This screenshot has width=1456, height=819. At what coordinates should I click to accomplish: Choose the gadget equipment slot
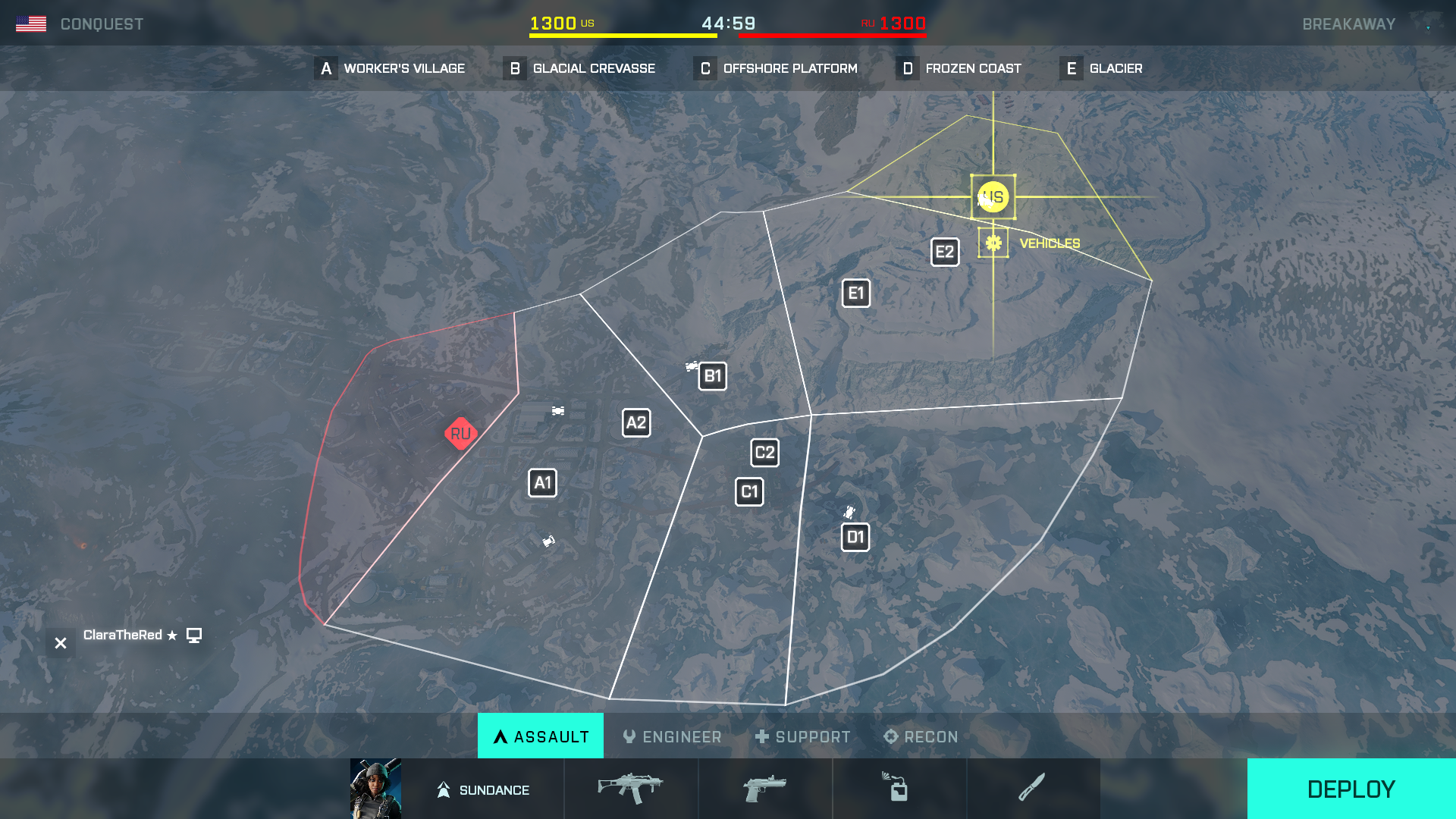(x=899, y=789)
